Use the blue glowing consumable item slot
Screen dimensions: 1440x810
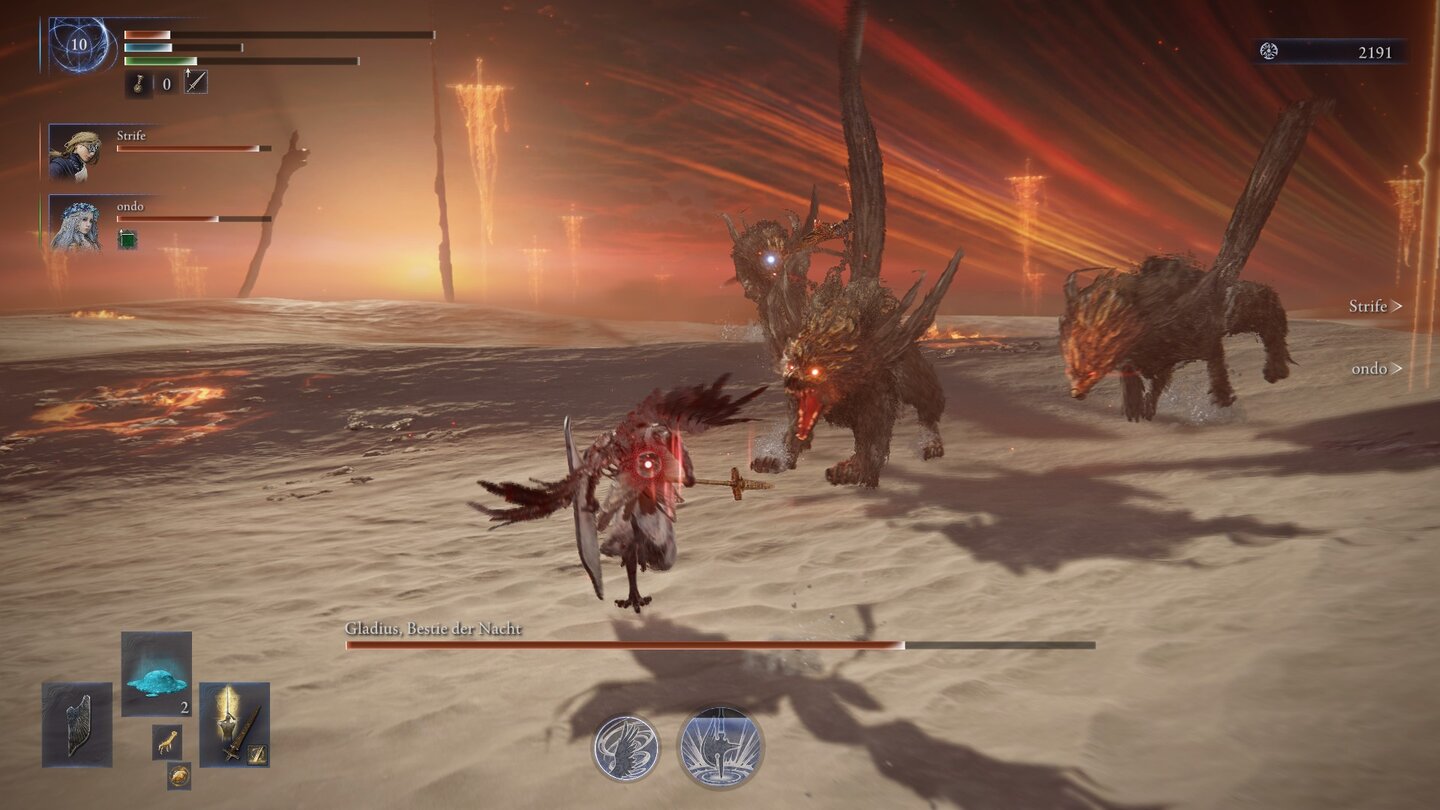156,674
